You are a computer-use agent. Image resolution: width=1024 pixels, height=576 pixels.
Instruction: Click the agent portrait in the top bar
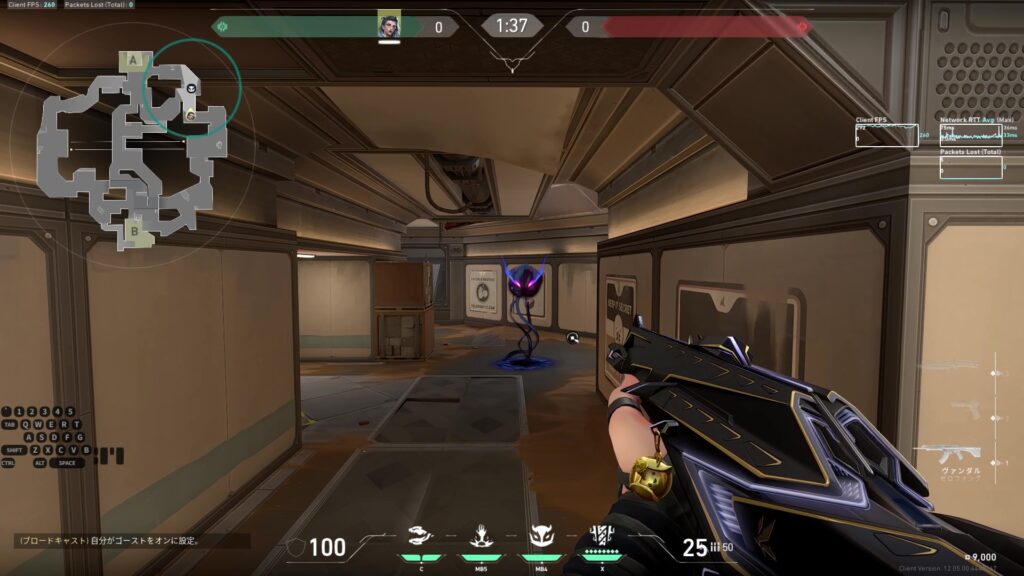pos(389,26)
